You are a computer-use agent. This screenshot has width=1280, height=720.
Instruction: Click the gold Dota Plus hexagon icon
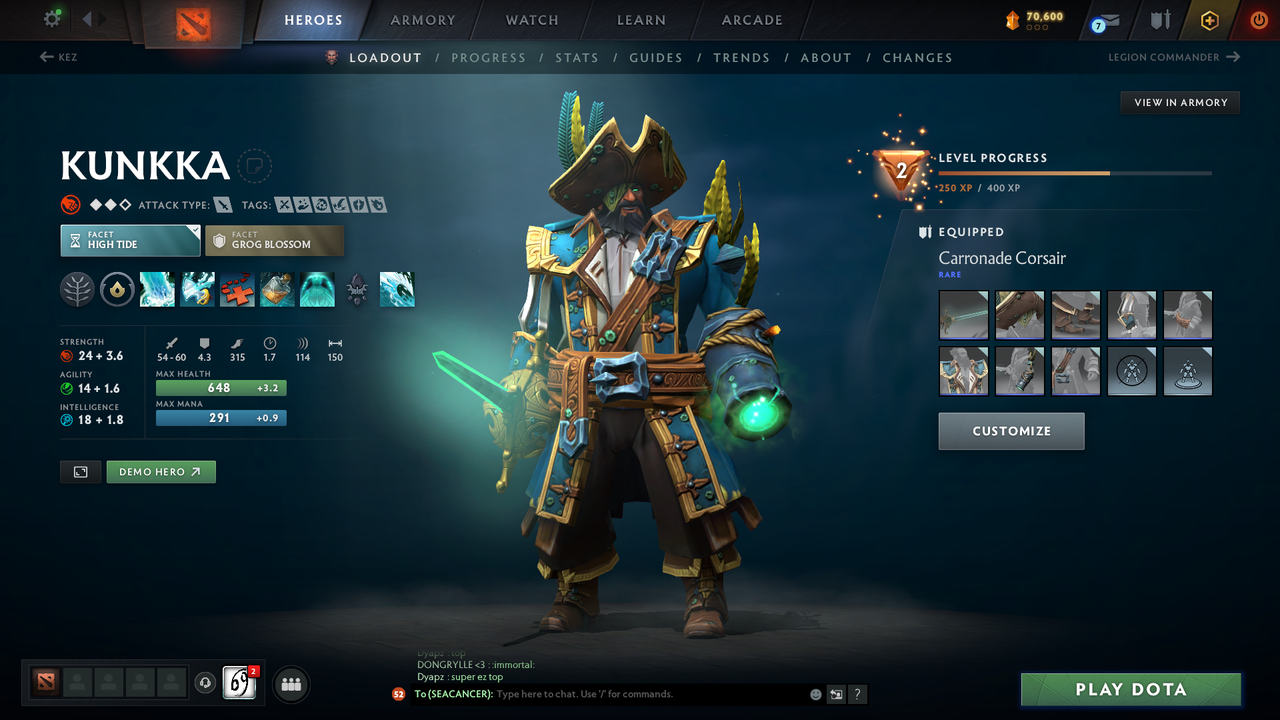(1210, 19)
